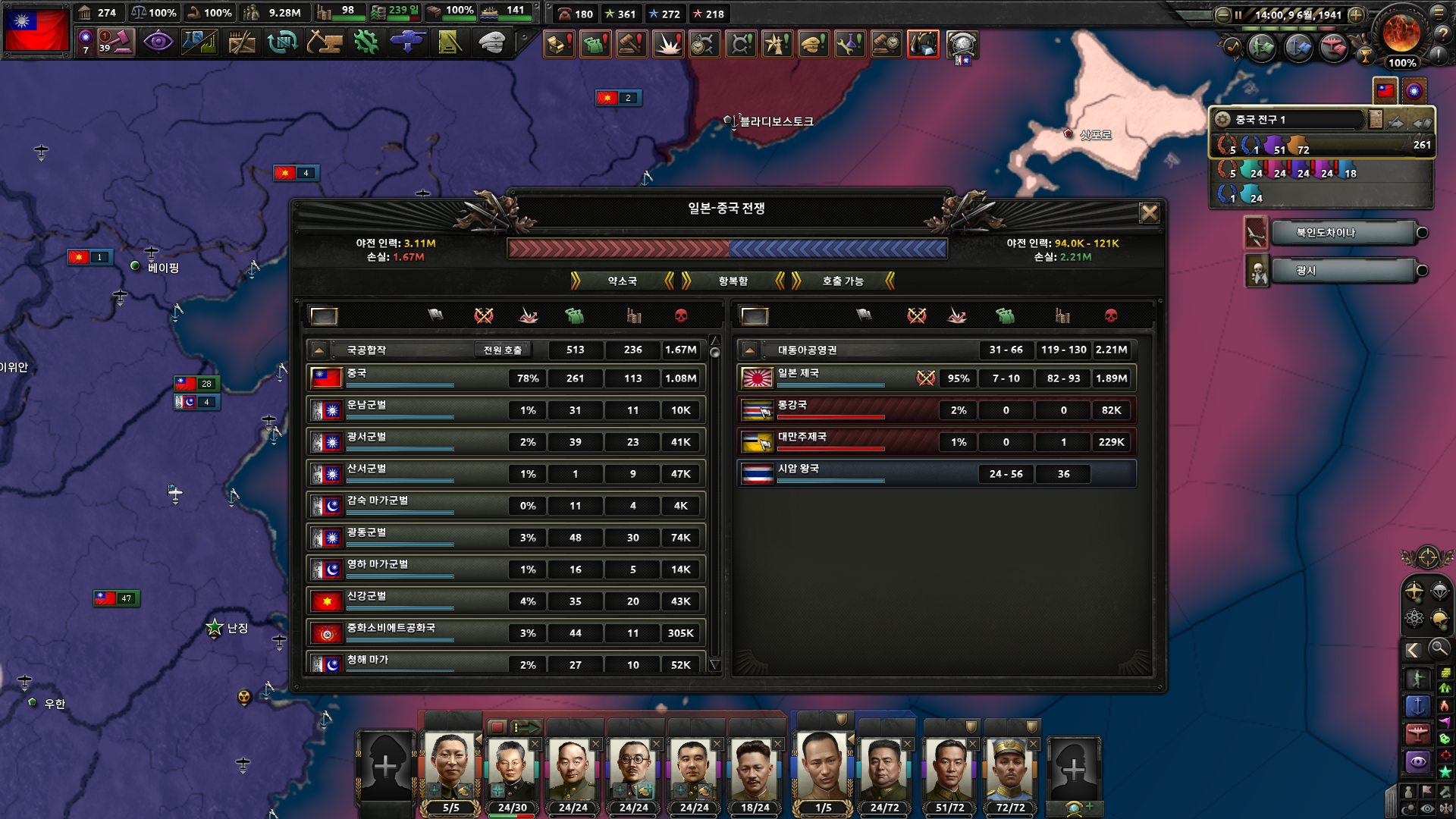Open the officer corps cap menu
Image resolution: width=1456 pixels, height=819 pixels.
[492, 42]
